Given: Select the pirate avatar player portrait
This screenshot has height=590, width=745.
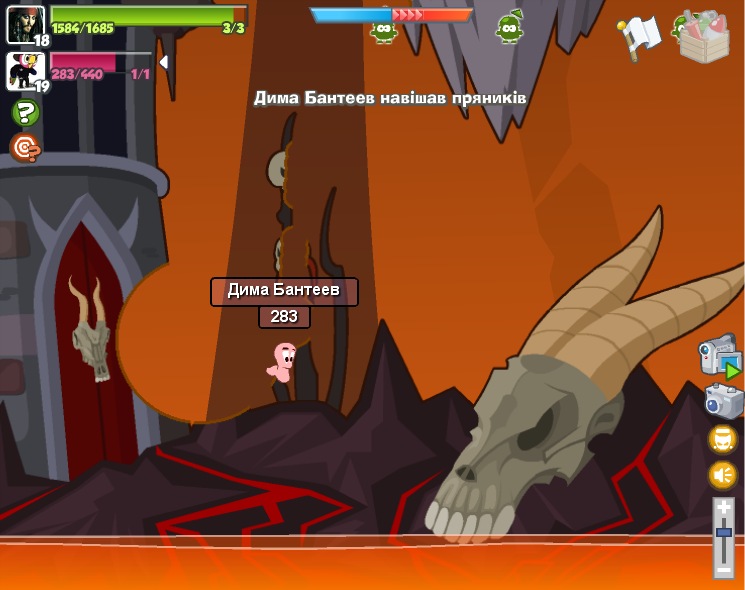Looking at the screenshot, I should 25,24.
